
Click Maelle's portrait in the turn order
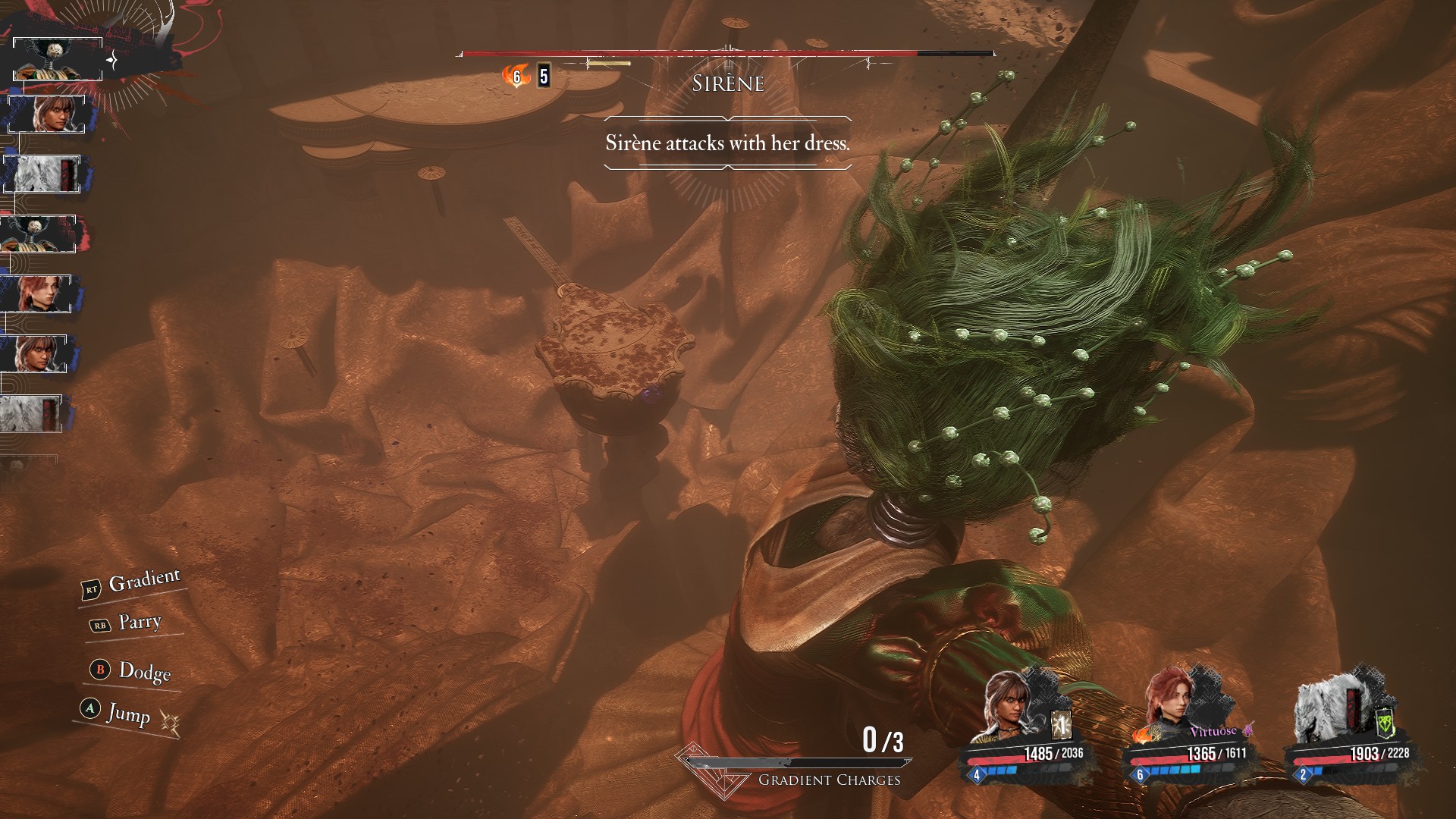(x=37, y=293)
